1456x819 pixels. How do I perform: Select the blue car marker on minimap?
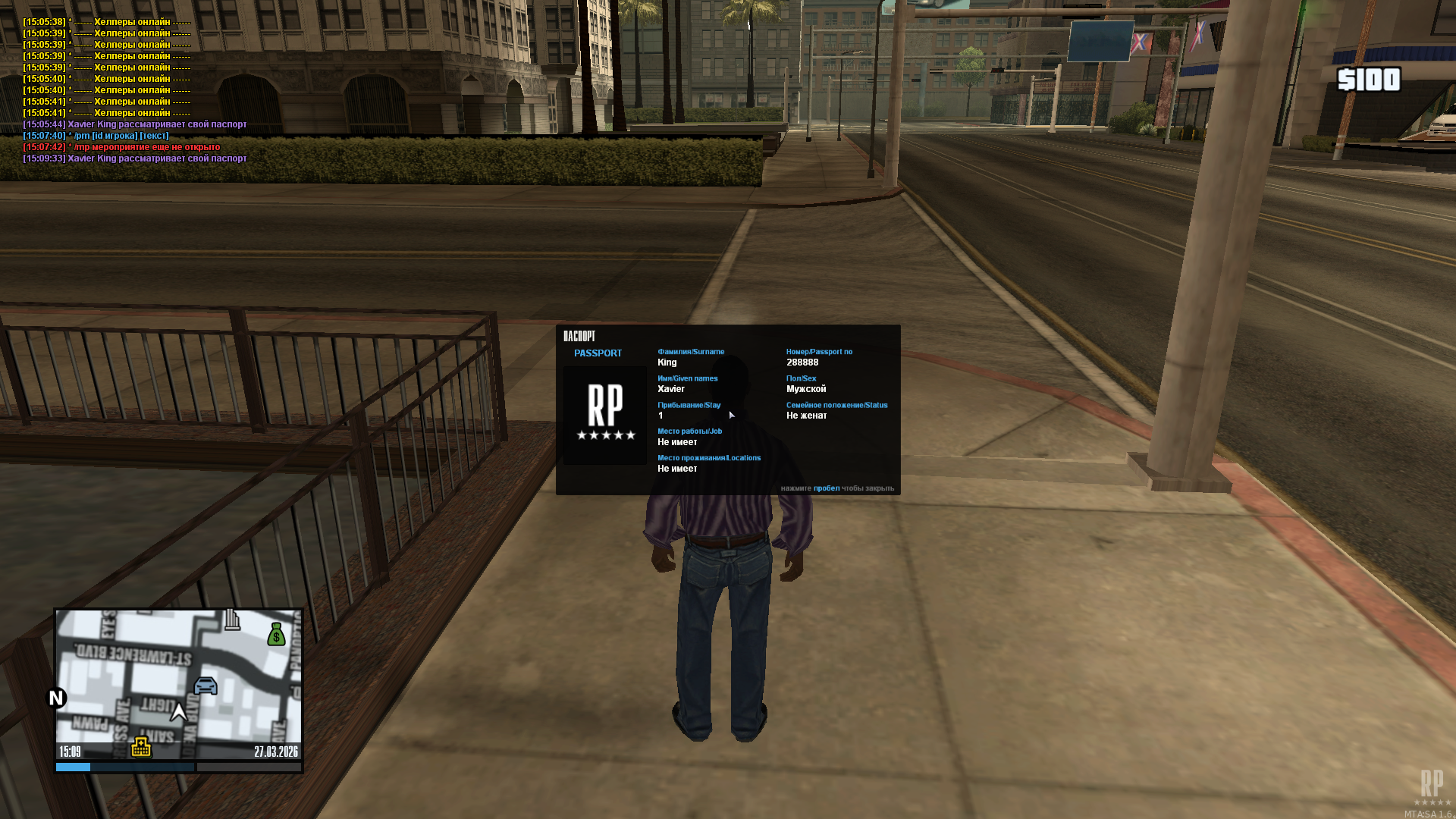click(206, 686)
